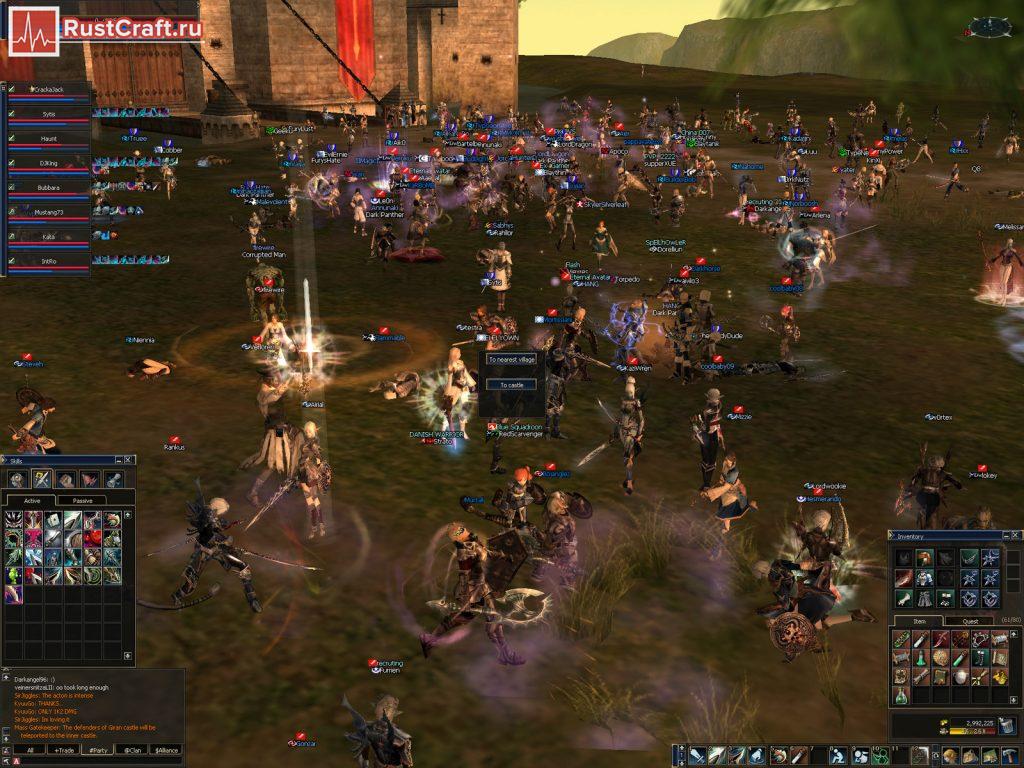Switch chat to the #Party channel
Viewport: 1024px width, 768px height.
tap(97, 749)
